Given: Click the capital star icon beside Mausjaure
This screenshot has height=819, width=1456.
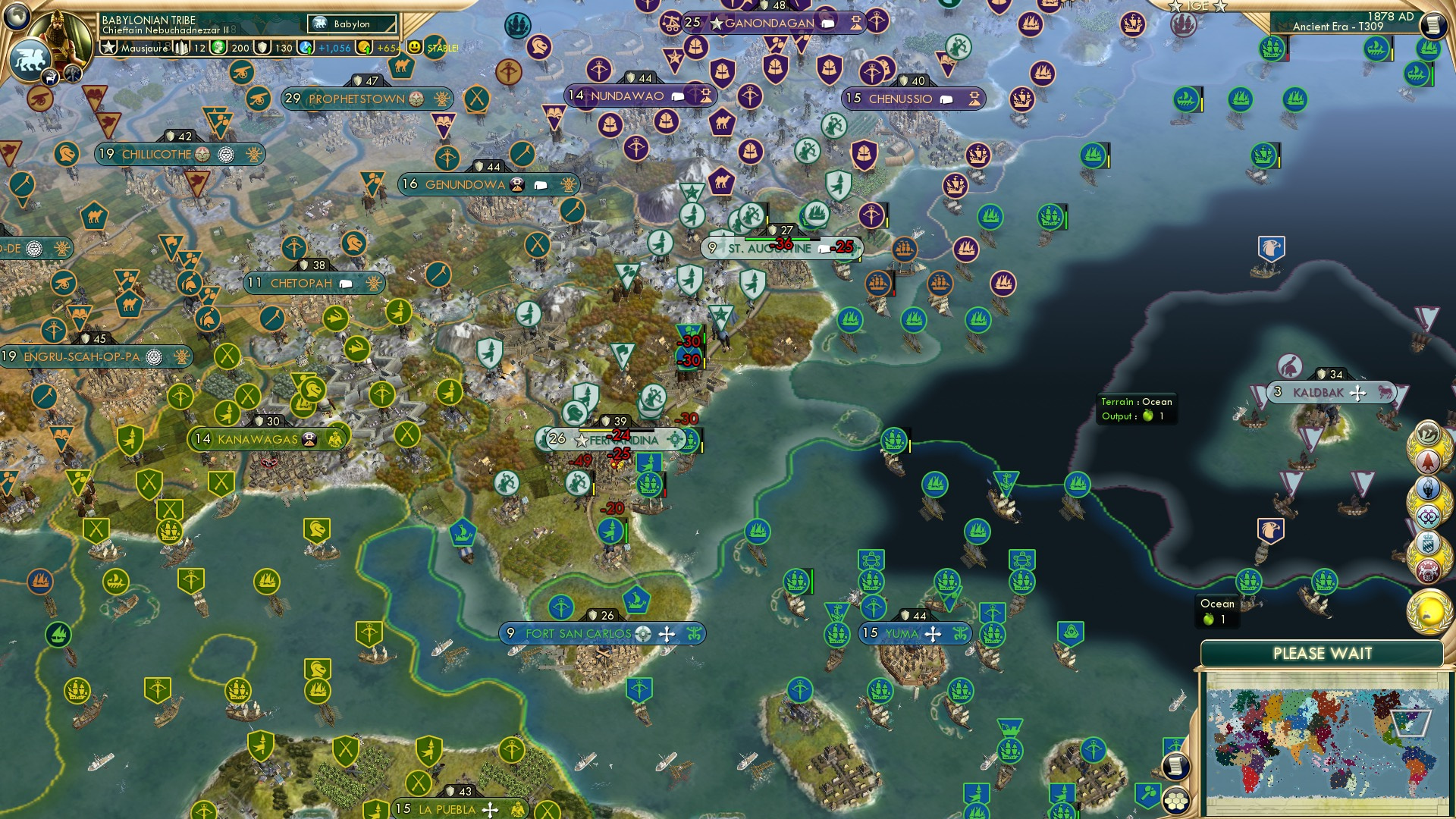Looking at the screenshot, I should (109, 47).
